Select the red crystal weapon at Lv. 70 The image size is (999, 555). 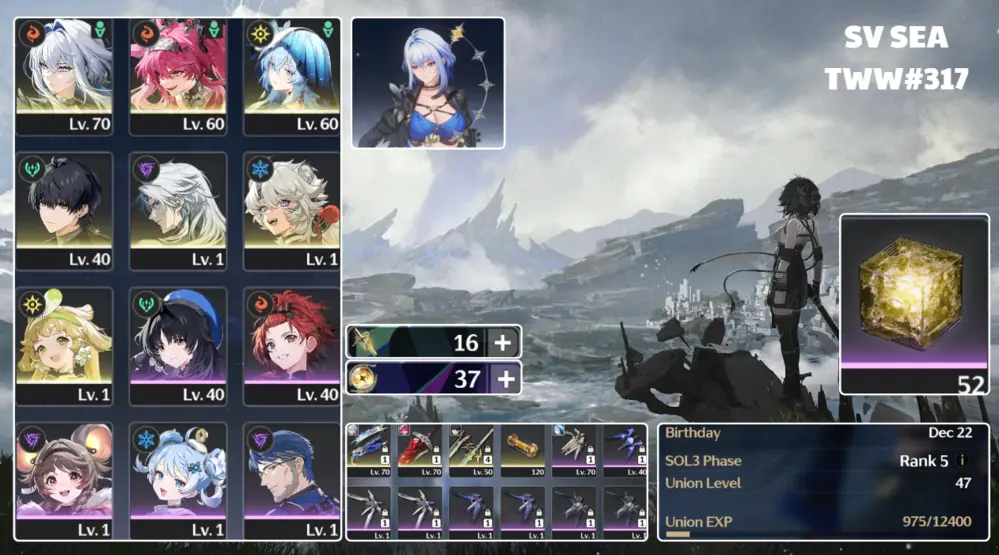click(x=420, y=449)
